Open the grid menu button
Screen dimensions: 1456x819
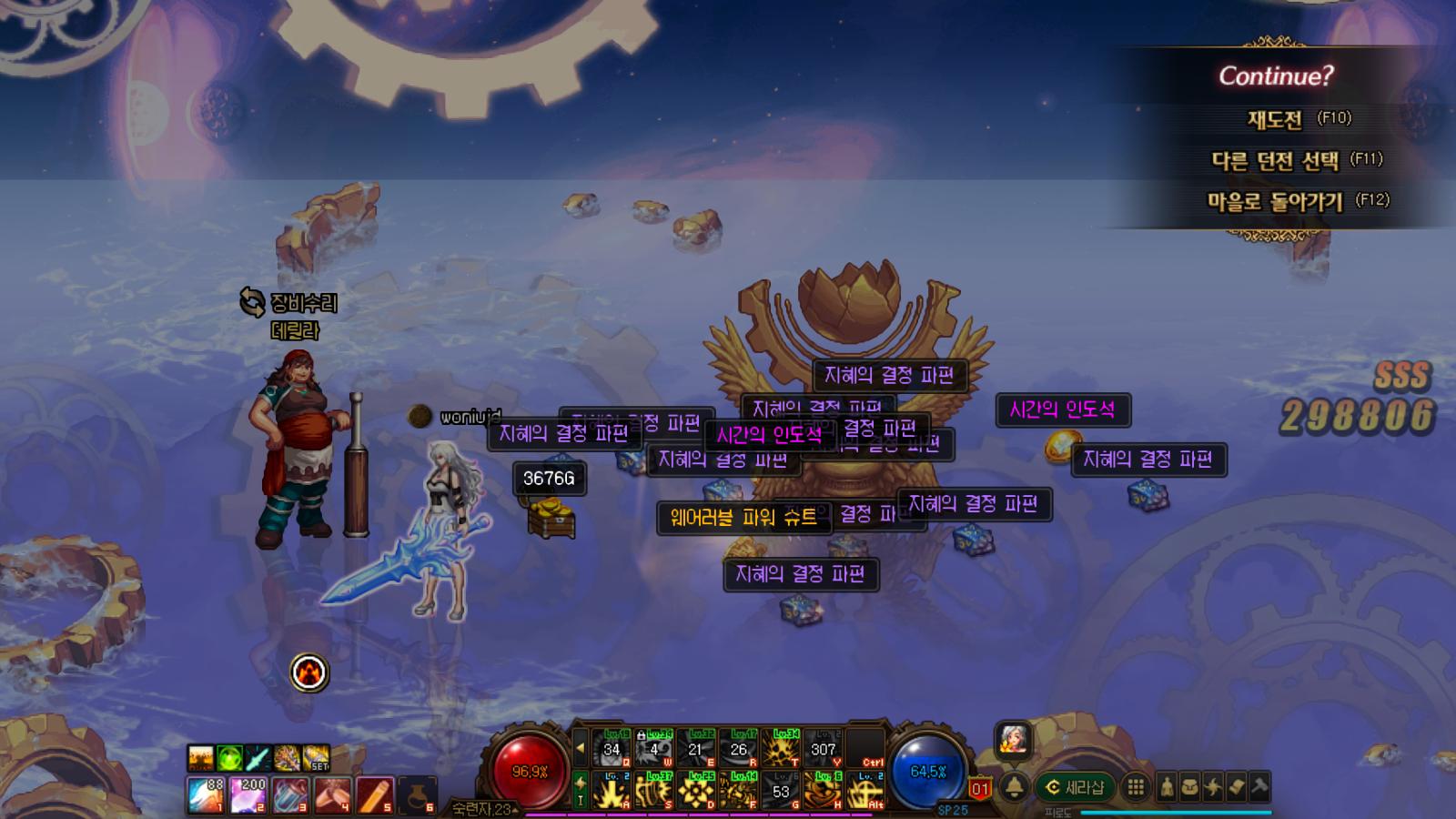(1136, 787)
